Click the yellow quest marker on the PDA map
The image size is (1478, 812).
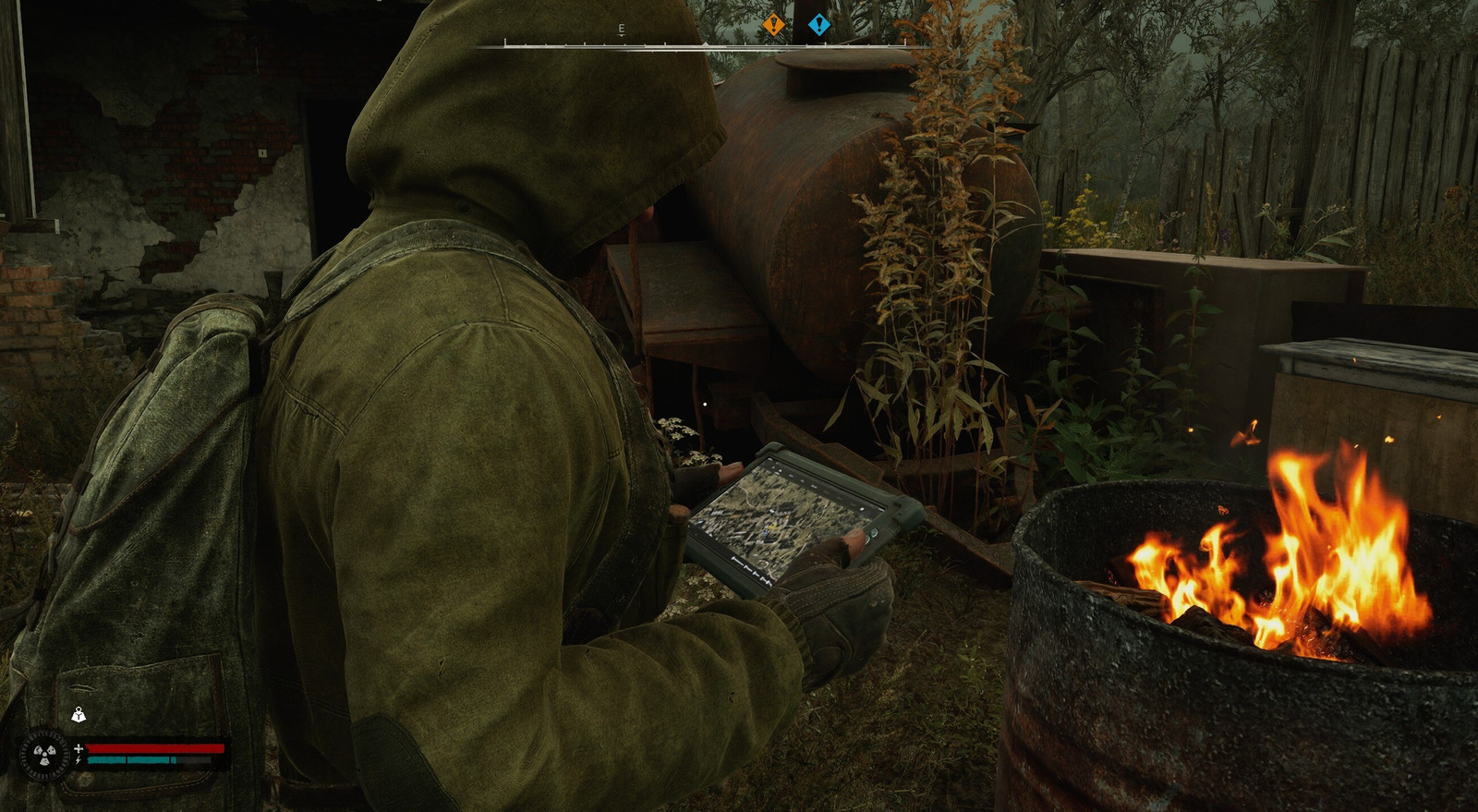773,525
